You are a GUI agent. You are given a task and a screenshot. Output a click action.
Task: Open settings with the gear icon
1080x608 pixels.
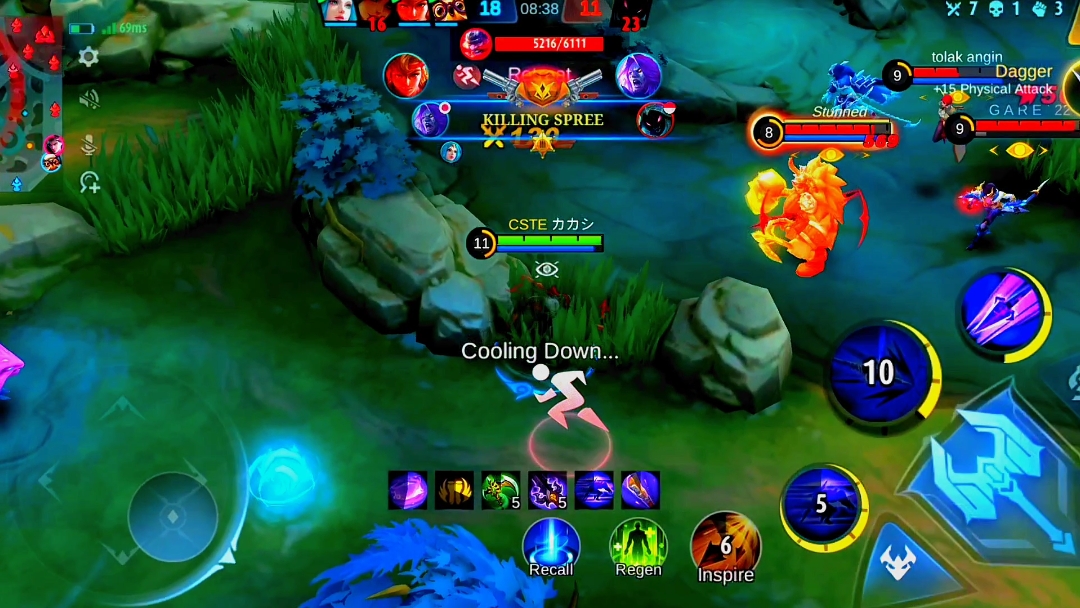89,57
